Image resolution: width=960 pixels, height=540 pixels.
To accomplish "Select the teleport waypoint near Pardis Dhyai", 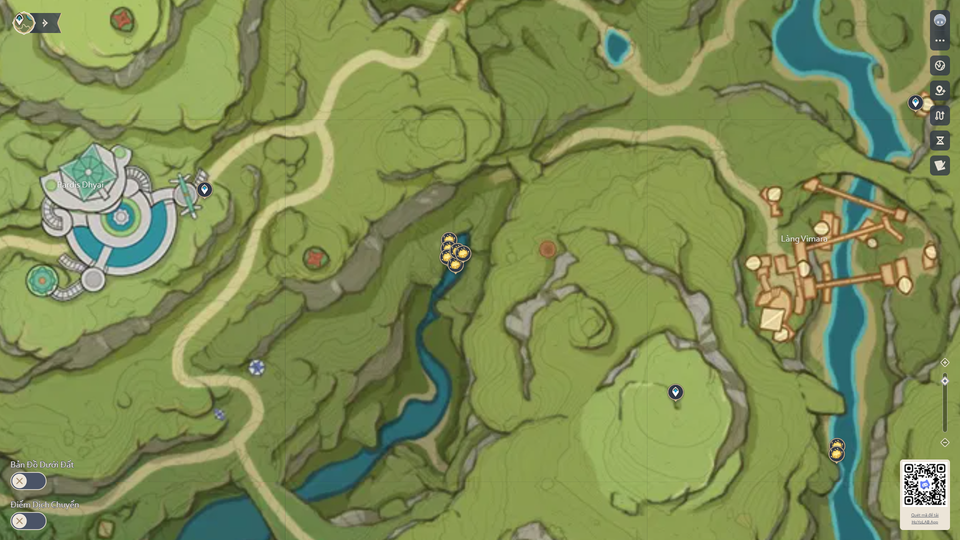I will click(205, 189).
